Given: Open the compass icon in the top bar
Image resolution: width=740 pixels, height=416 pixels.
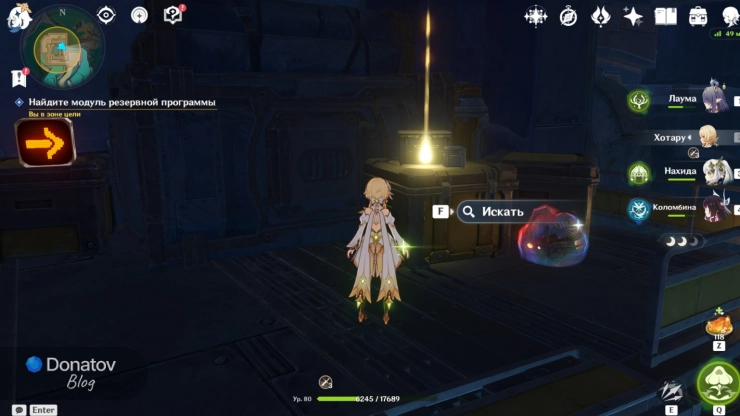Looking at the screenshot, I should coord(568,15).
